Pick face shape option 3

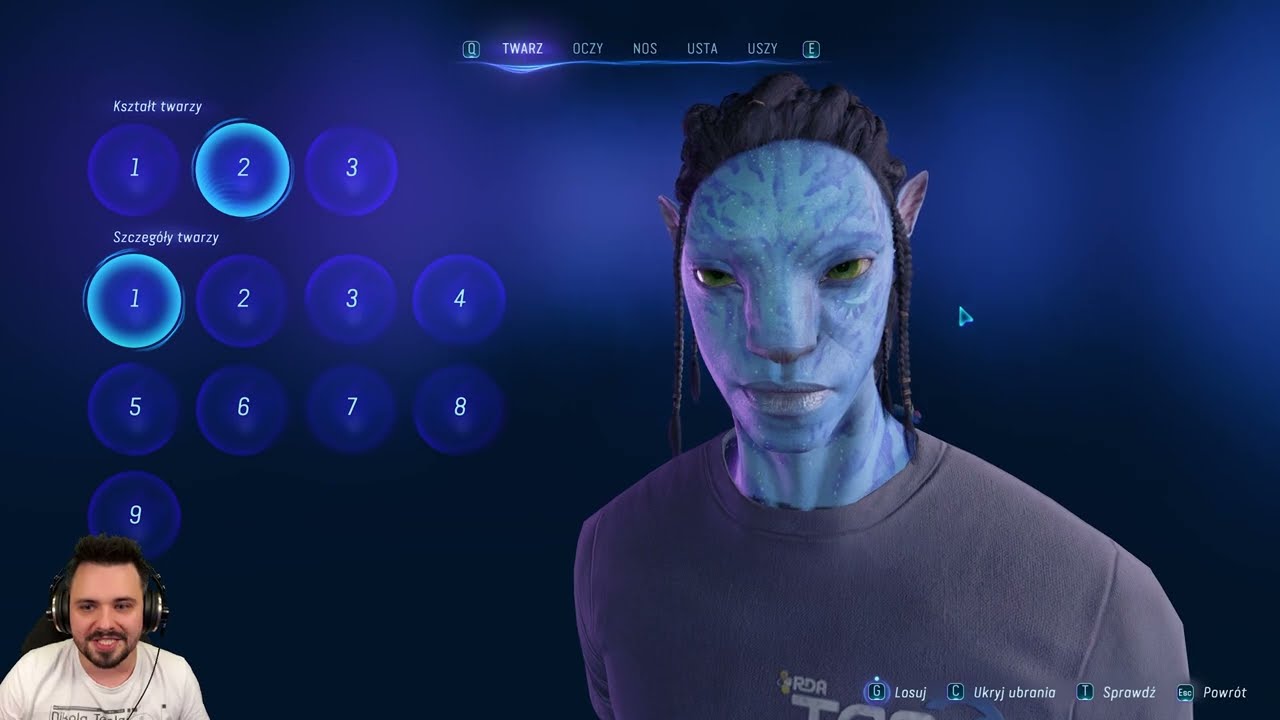coord(351,168)
